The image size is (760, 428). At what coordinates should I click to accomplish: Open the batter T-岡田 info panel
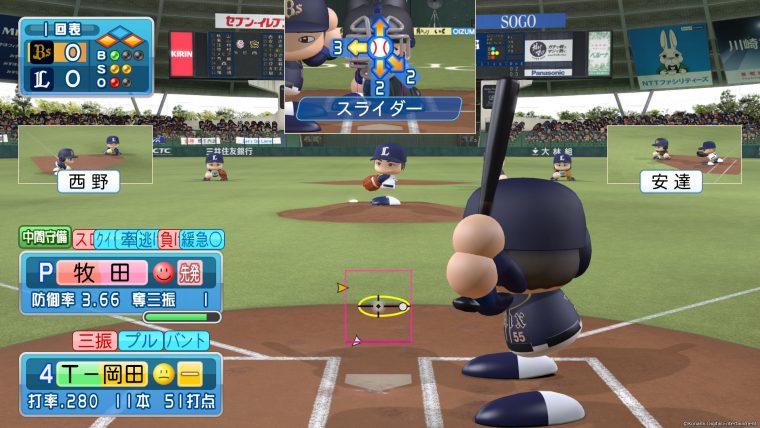(120, 385)
